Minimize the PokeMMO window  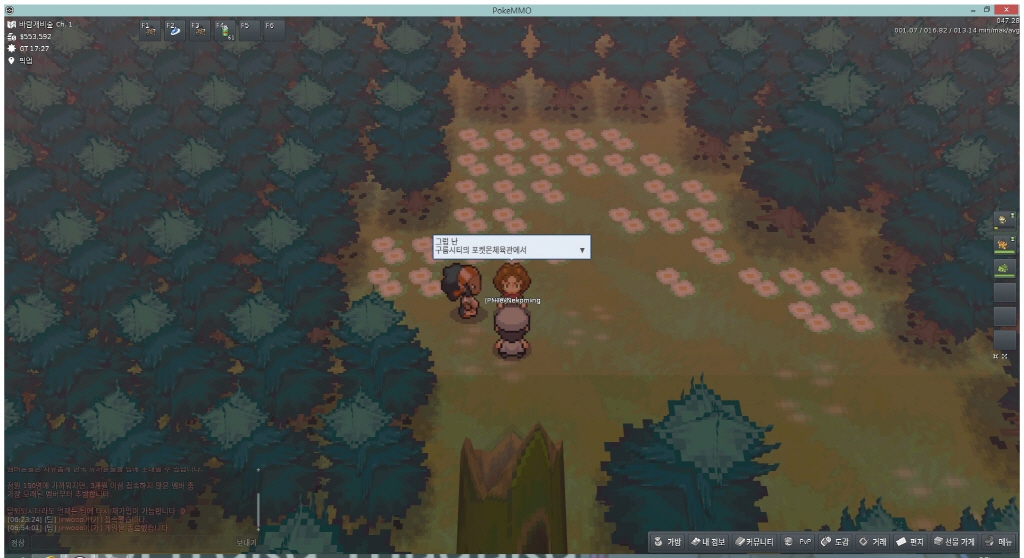(x=971, y=8)
